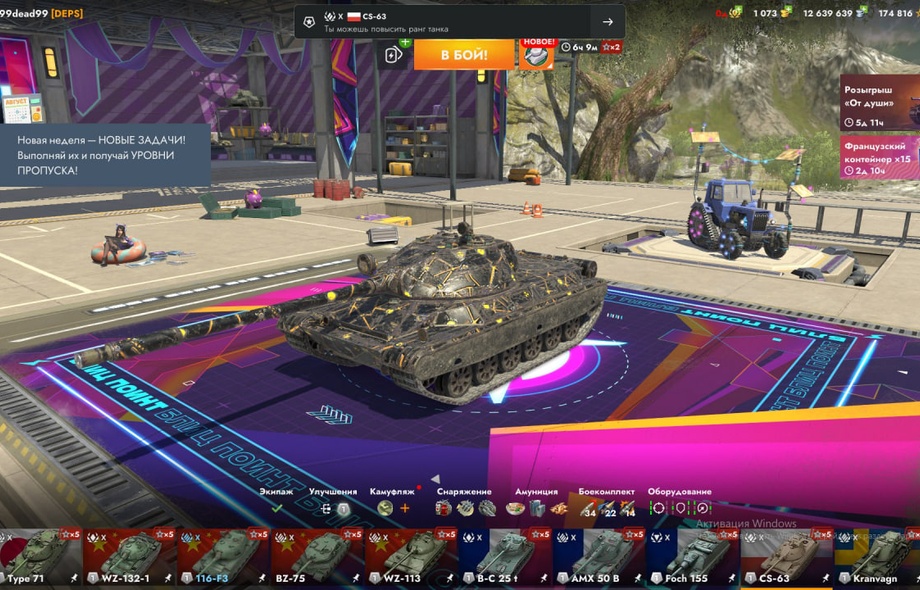Viewport: 920px width, 590px height.
Task: Select the Foch 155 tank destroyer
Action: (692, 557)
